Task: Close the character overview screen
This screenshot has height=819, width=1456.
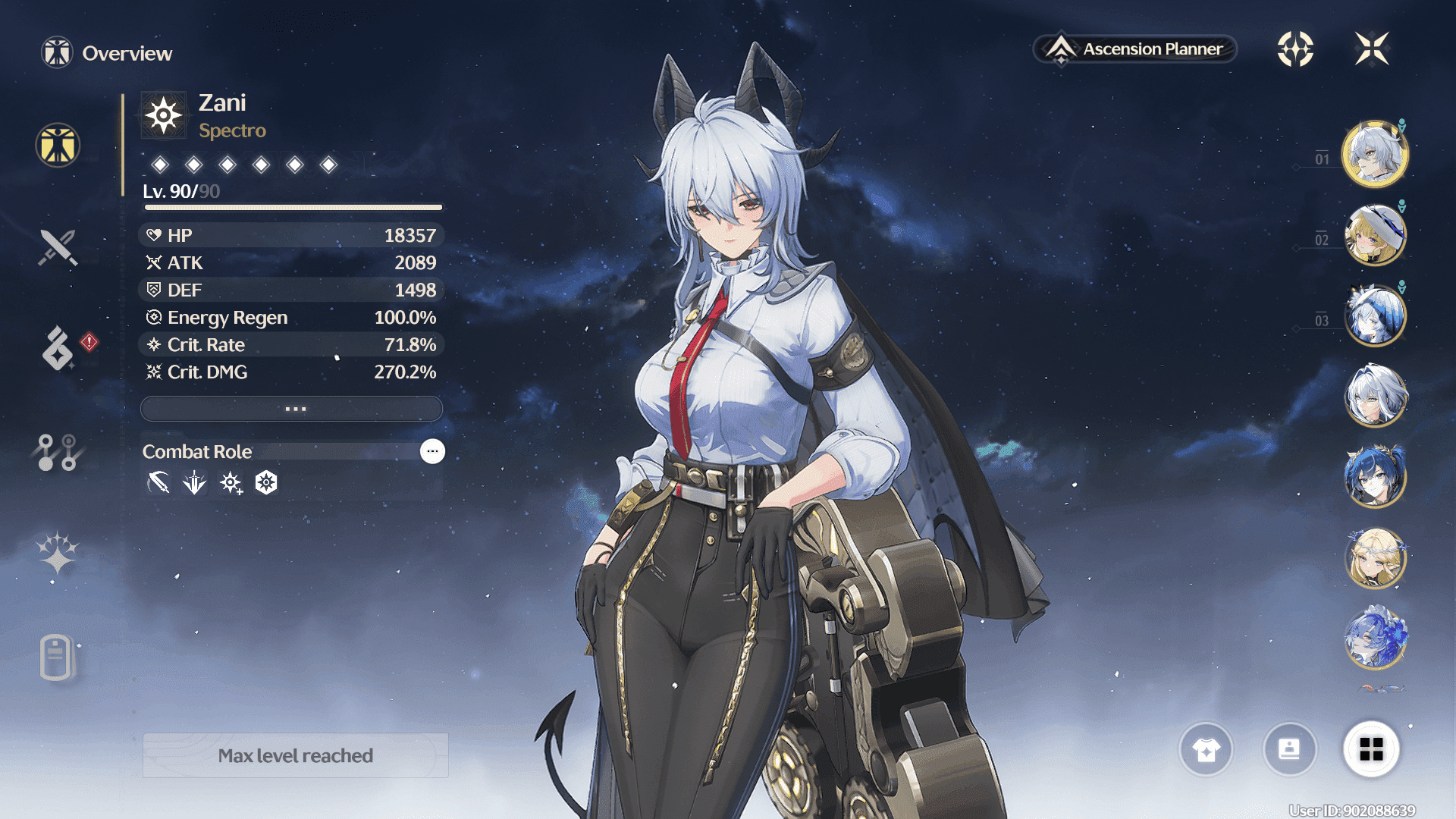Action: [1372, 49]
